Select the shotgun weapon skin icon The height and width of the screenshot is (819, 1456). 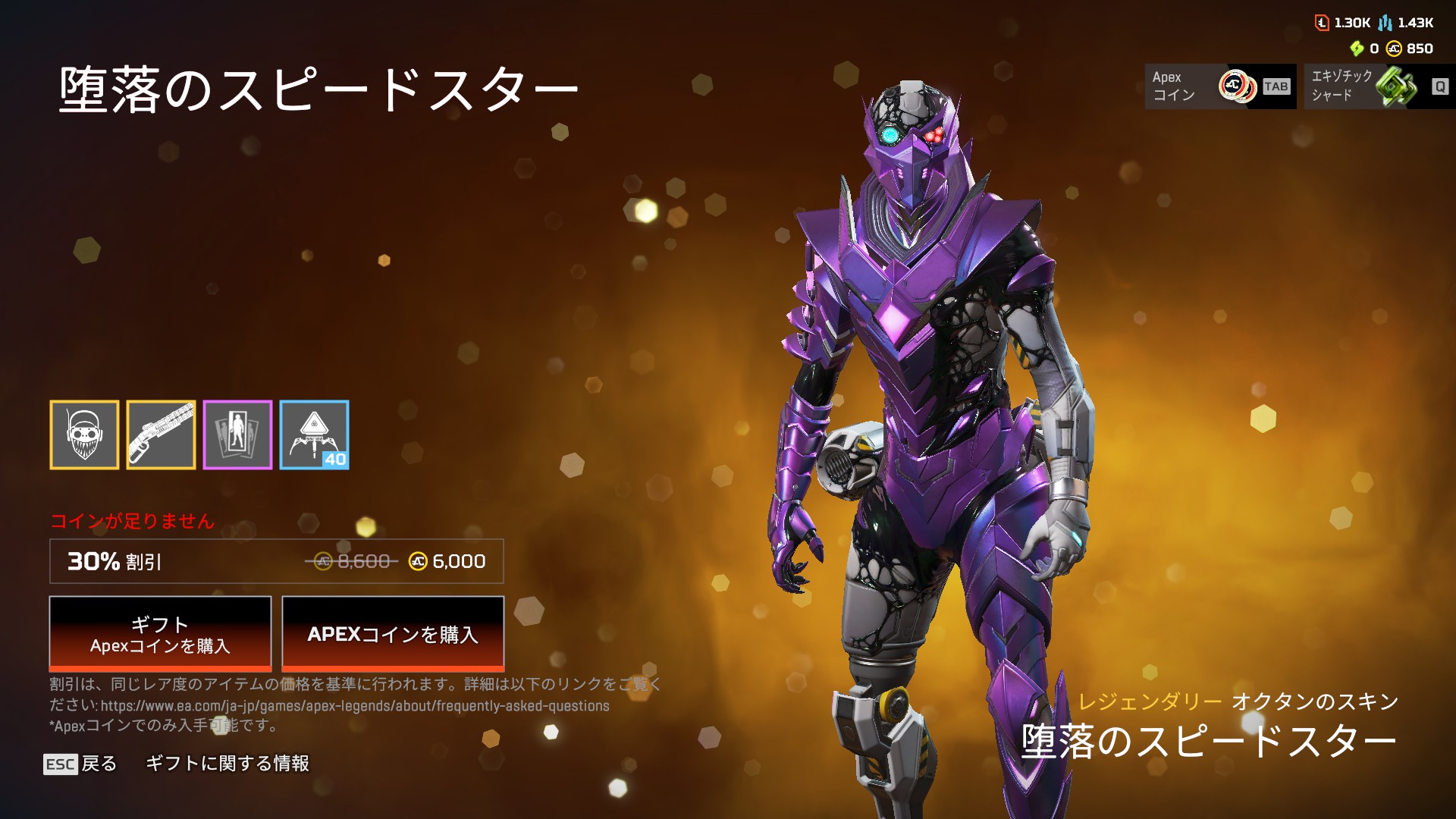tap(162, 435)
